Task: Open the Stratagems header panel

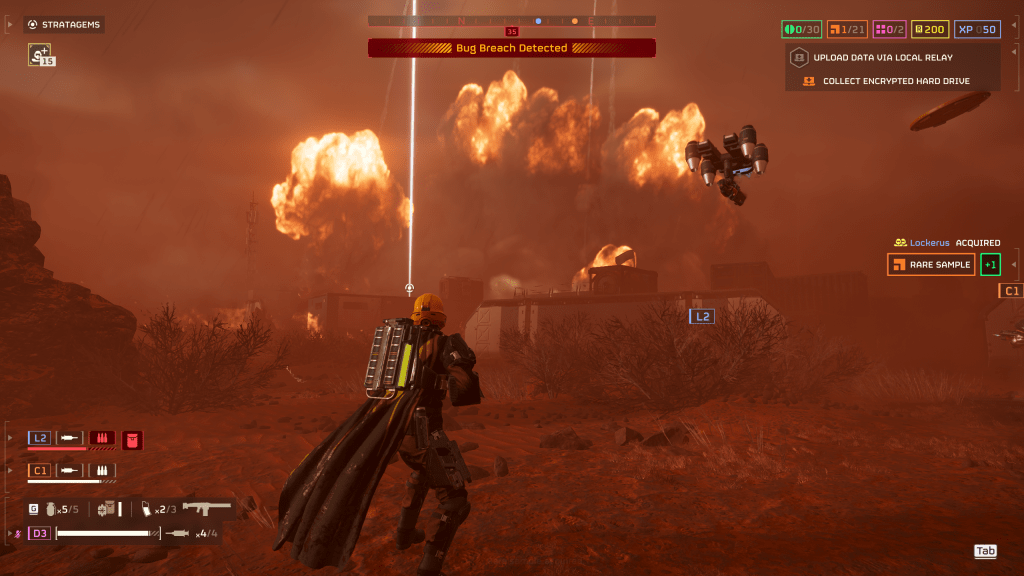Action: (x=64, y=24)
